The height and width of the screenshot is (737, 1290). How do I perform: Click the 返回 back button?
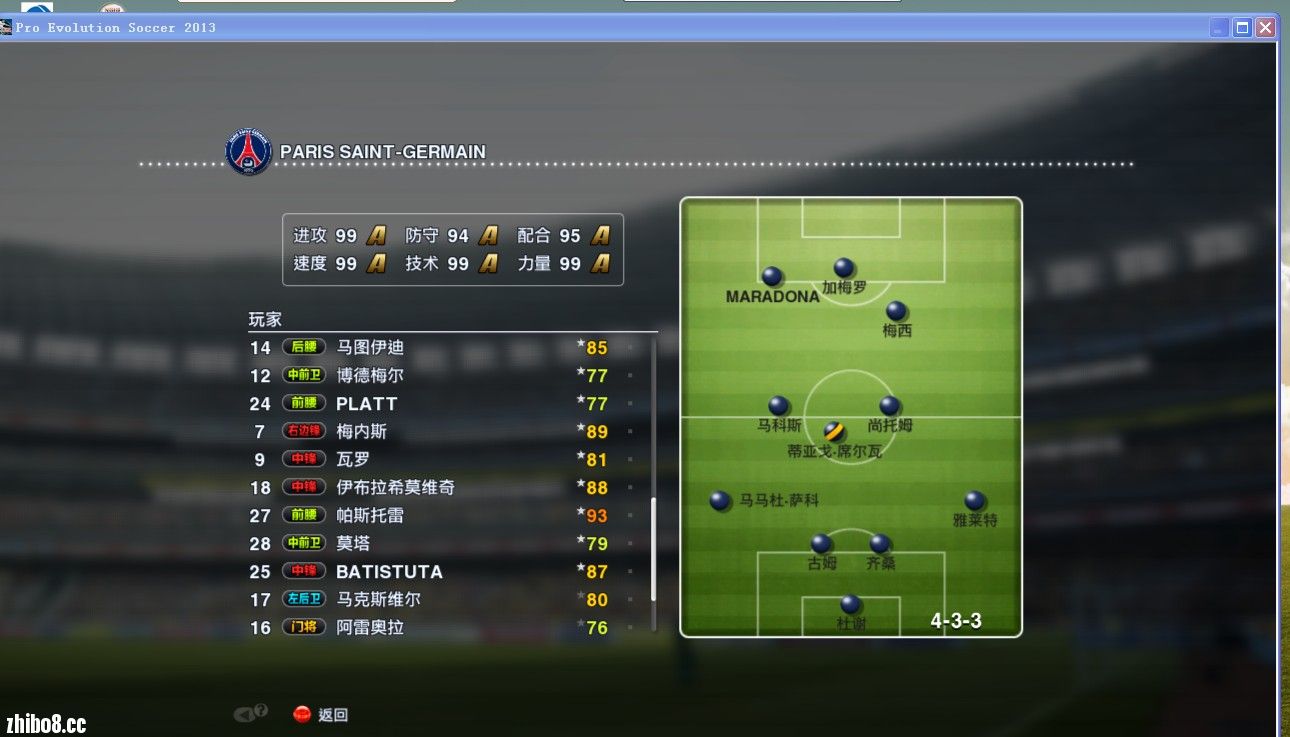pos(321,715)
